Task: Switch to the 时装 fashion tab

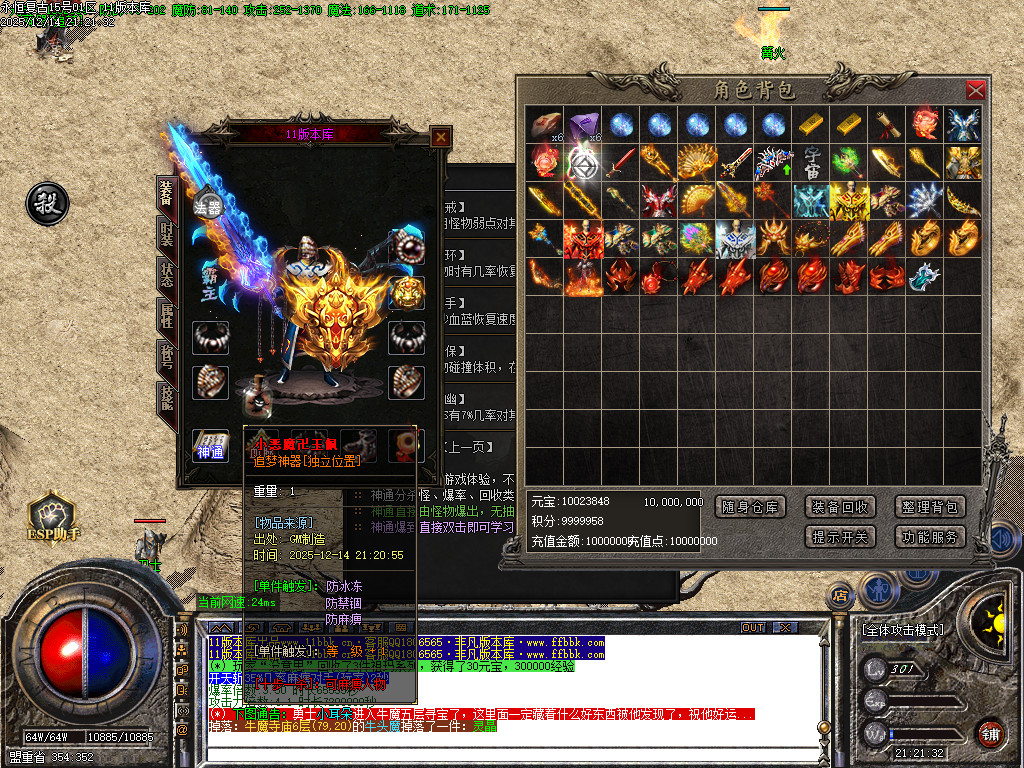Action: [x=166, y=237]
